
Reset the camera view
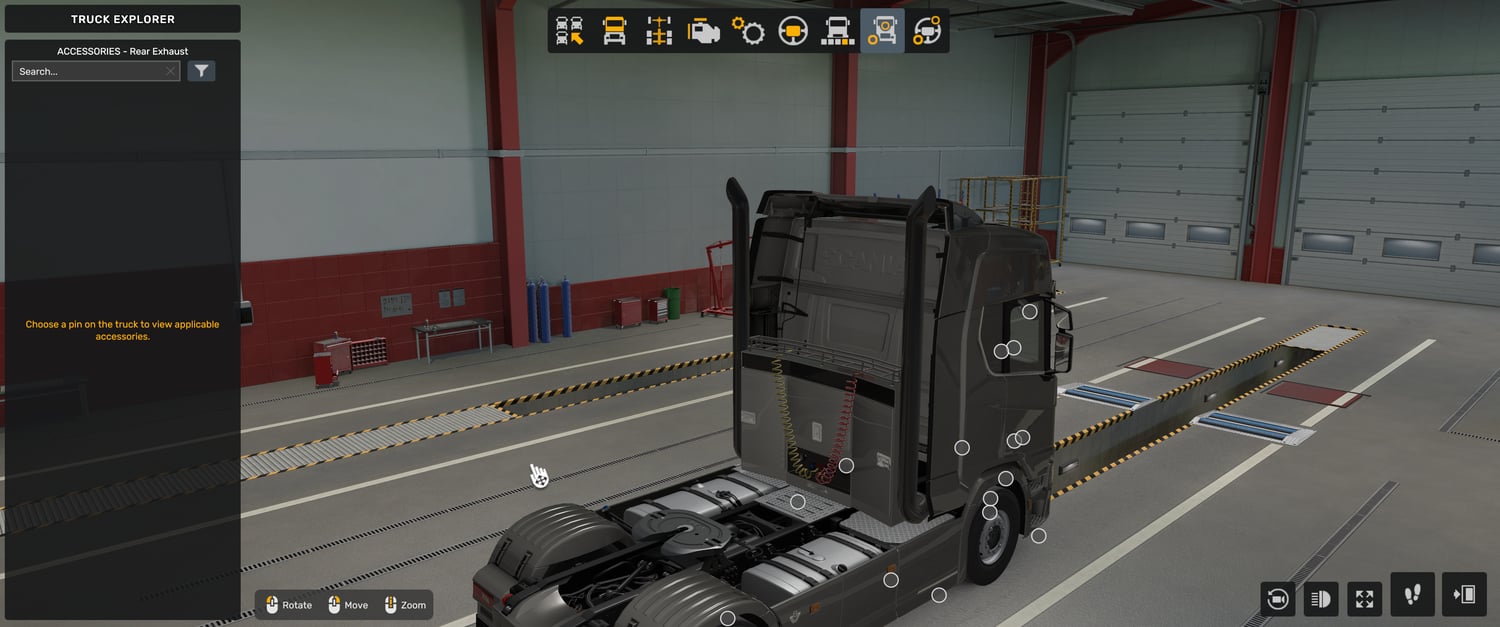[1277, 599]
